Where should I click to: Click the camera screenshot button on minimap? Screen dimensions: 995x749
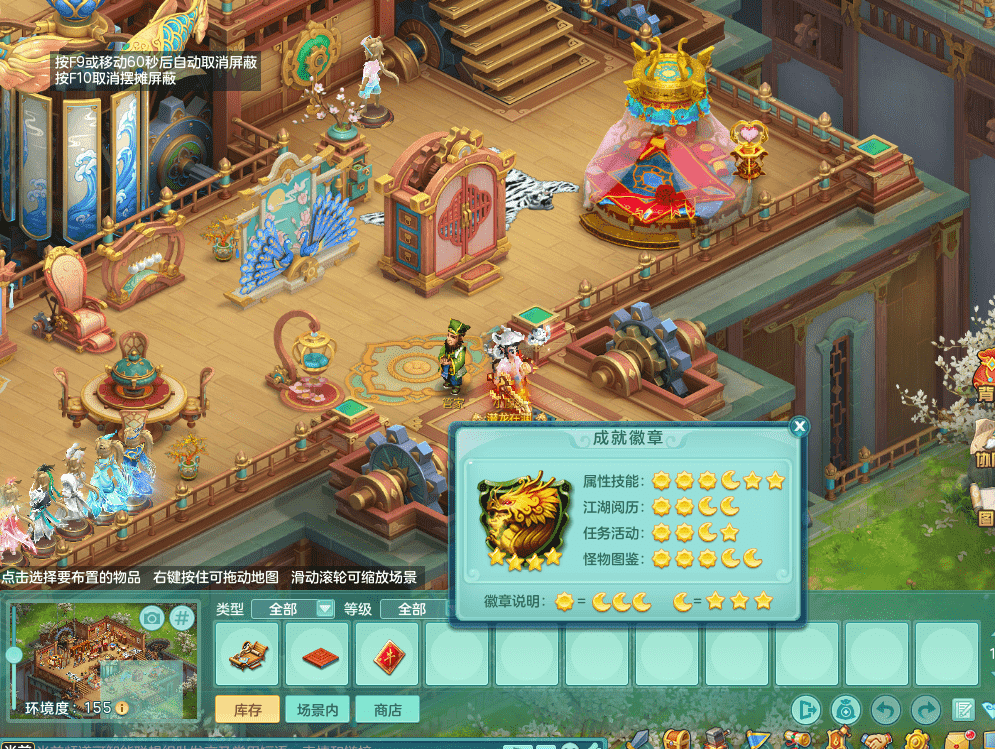(x=152, y=618)
